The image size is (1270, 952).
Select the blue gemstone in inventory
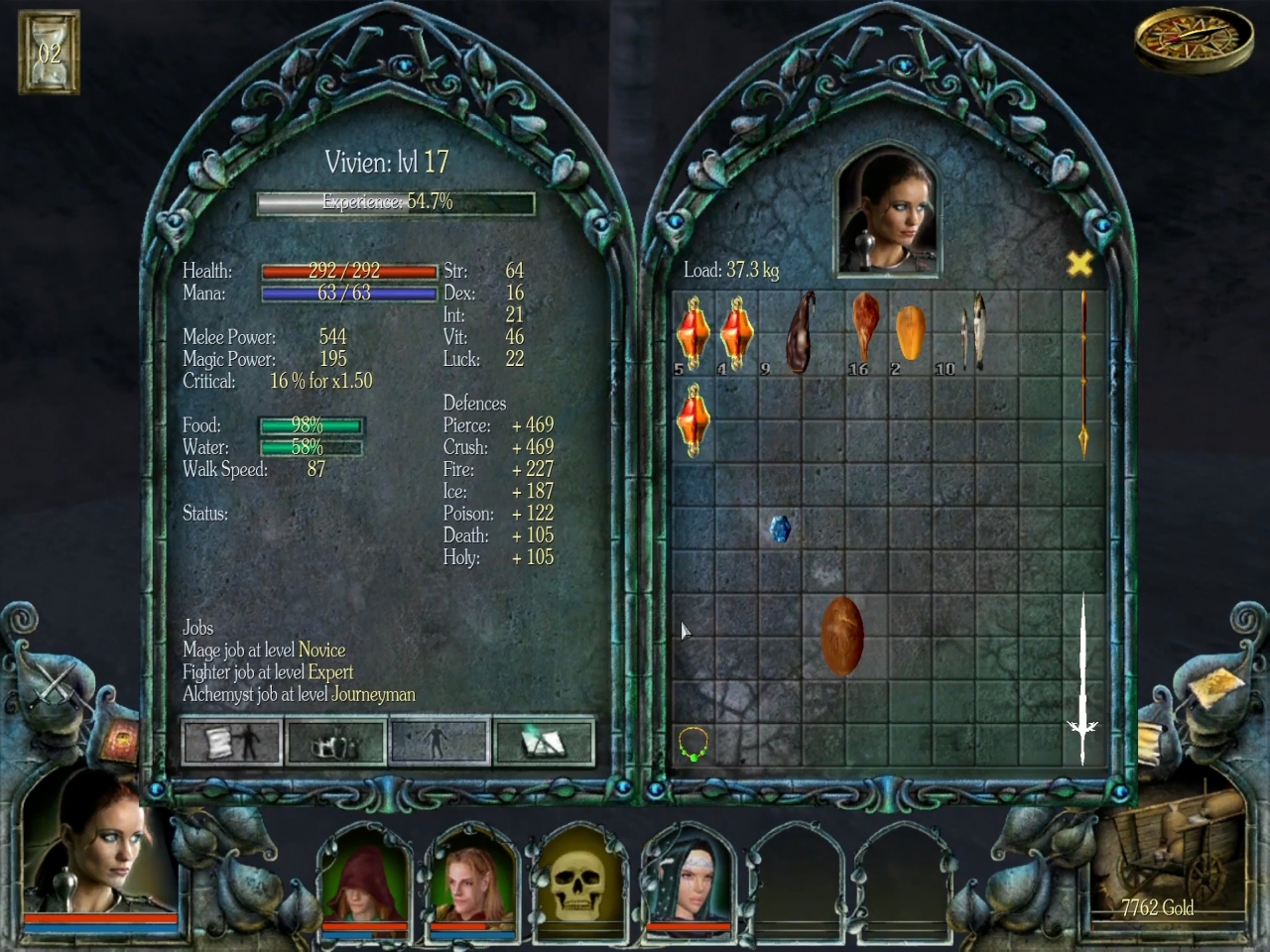(x=781, y=529)
